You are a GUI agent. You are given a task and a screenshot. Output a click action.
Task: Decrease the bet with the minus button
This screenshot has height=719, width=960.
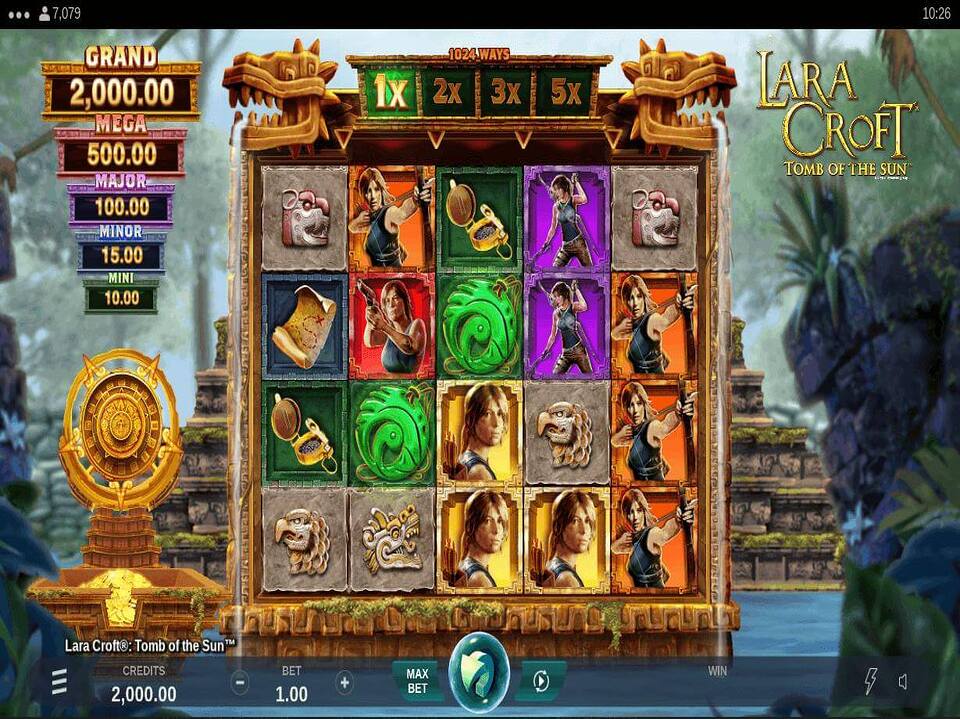[240, 683]
